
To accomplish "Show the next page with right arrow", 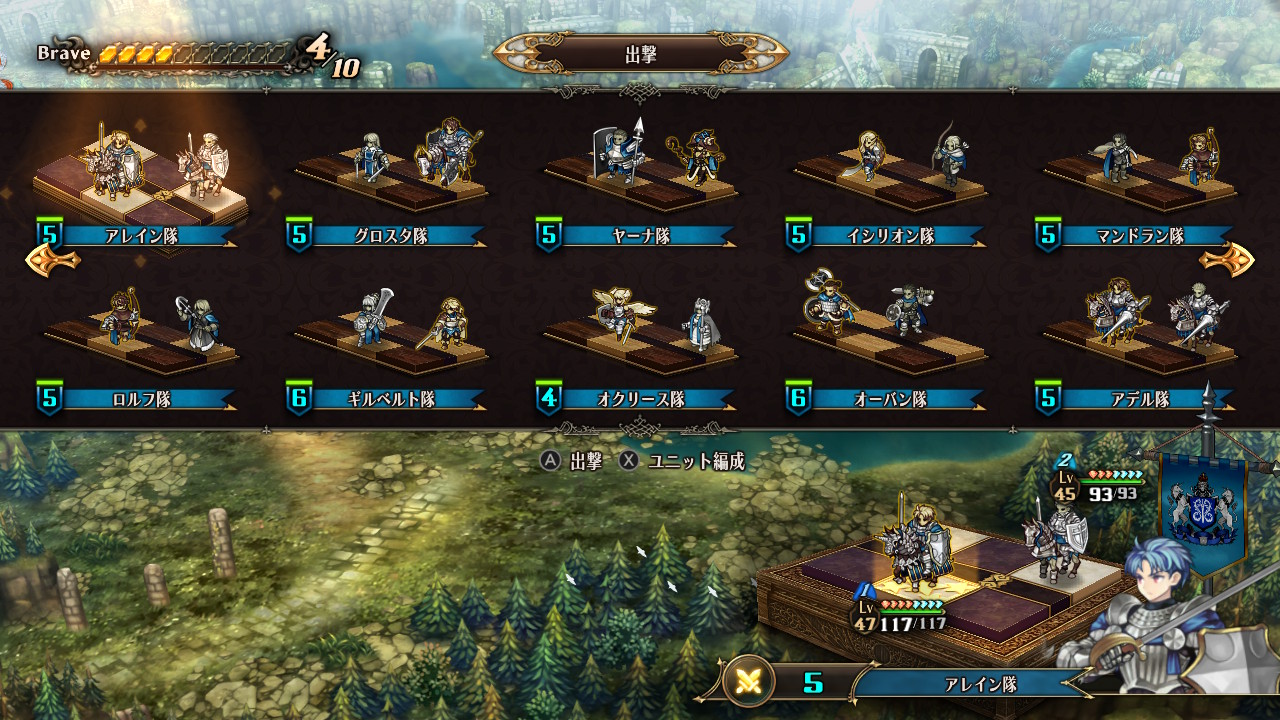I will 1226,261.
